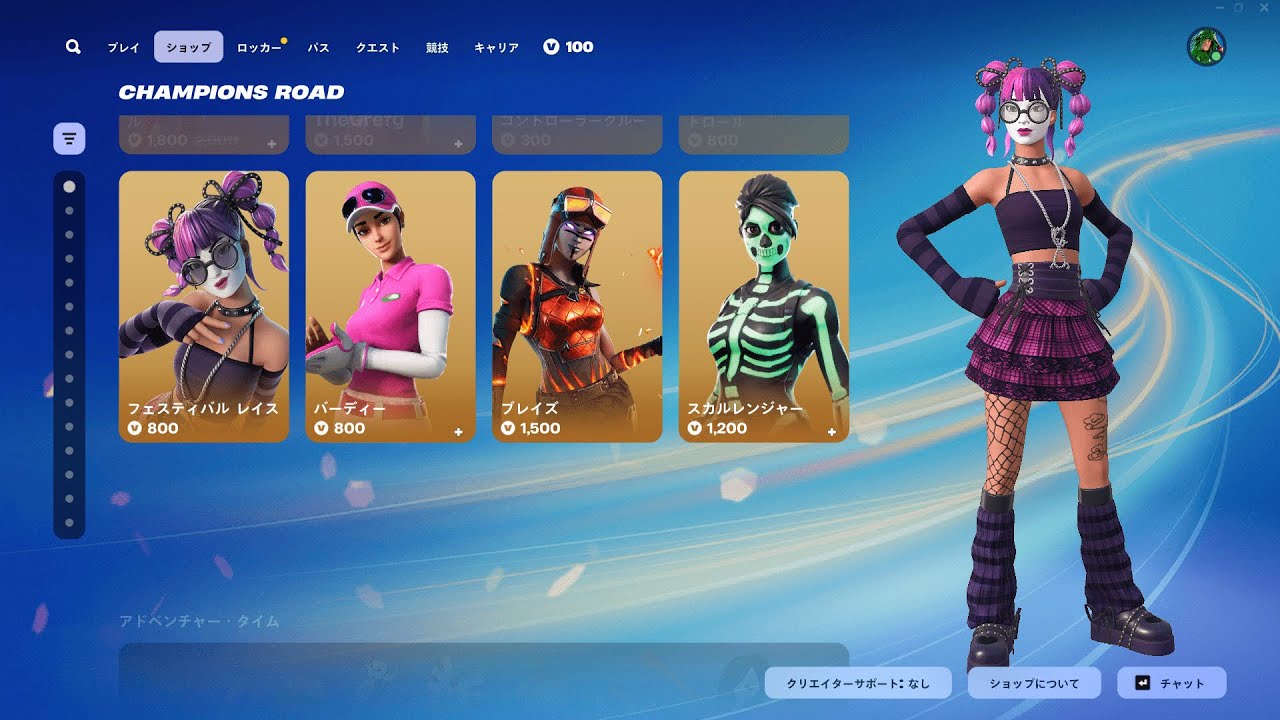Screen dimensions: 1280x720
Task: Show the キャリア tab
Action: tap(496, 47)
